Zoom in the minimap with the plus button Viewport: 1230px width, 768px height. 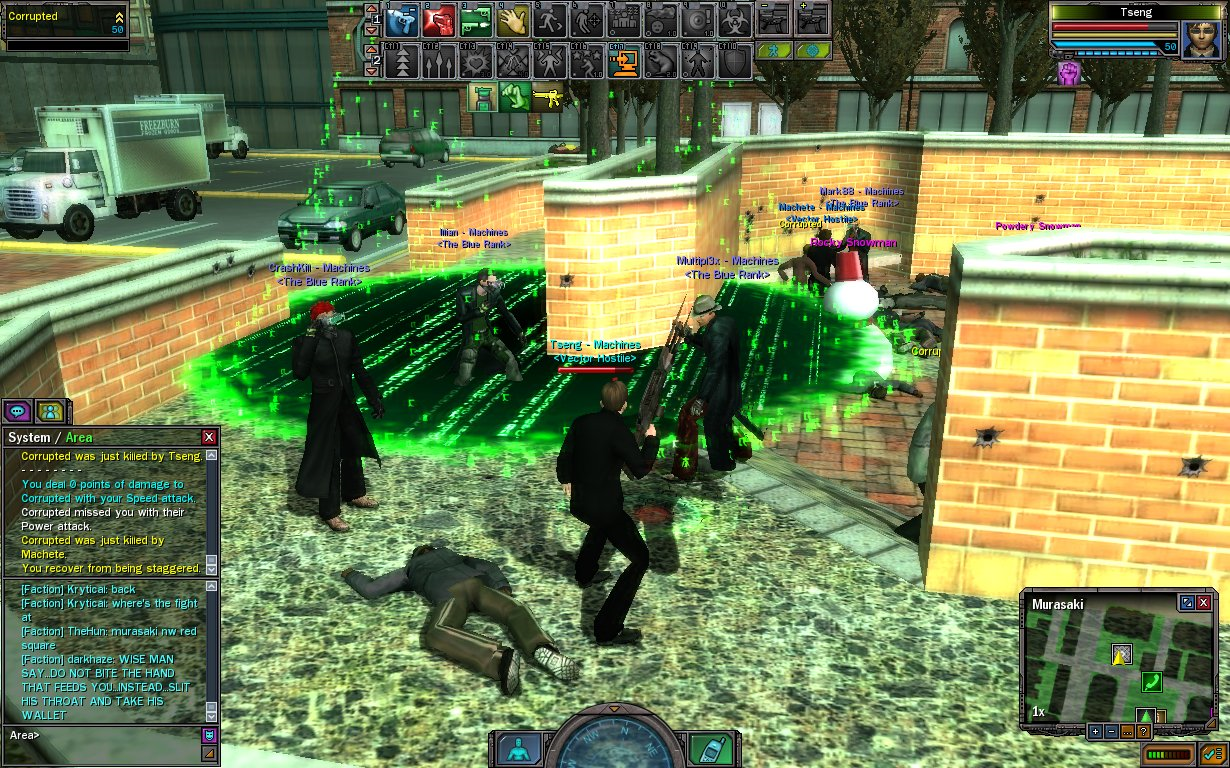click(x=1095, y=731)
